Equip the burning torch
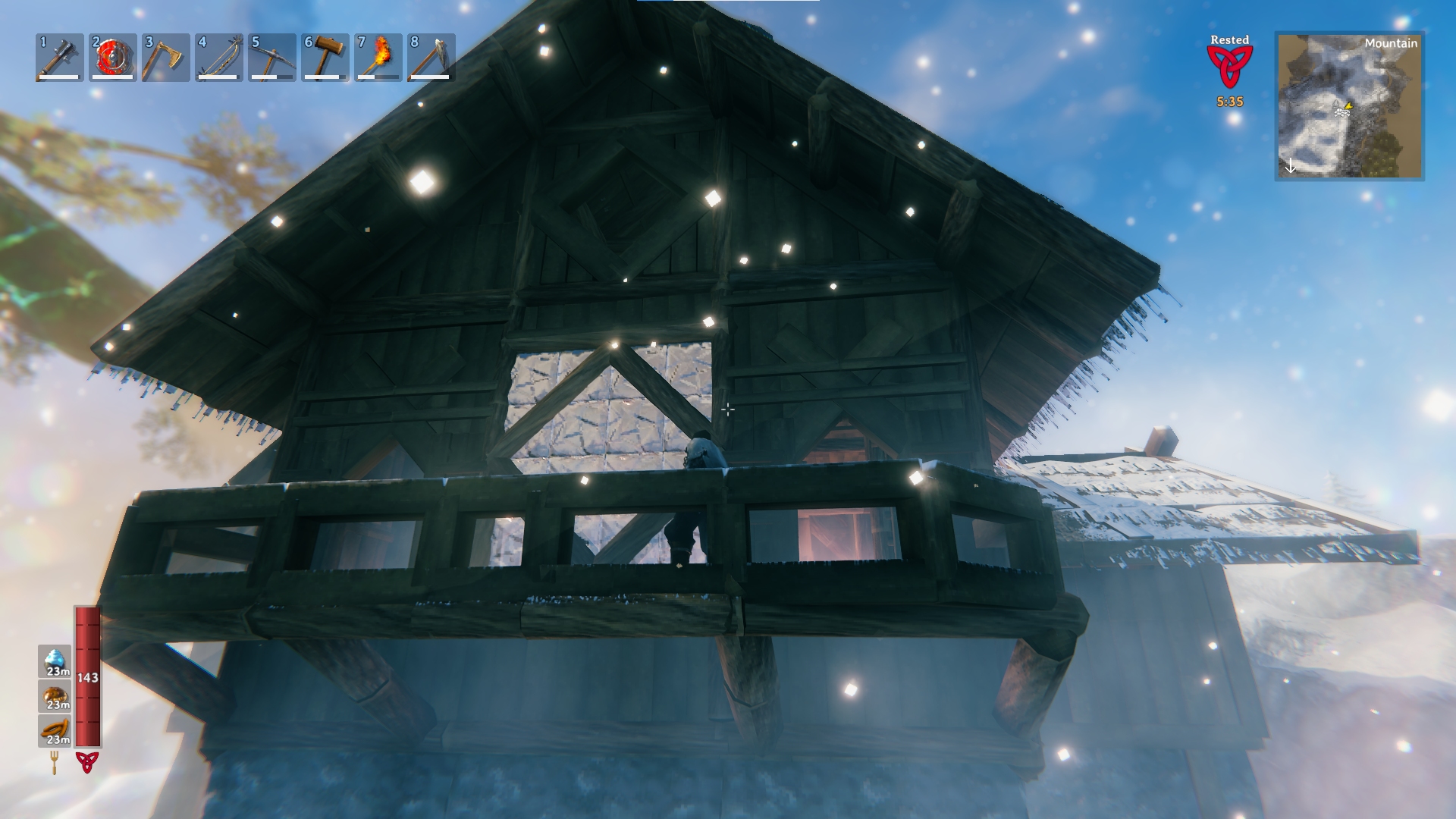The height and width of the screenshot is (819, 1456). pyautogui.click(x=378, y=57)
